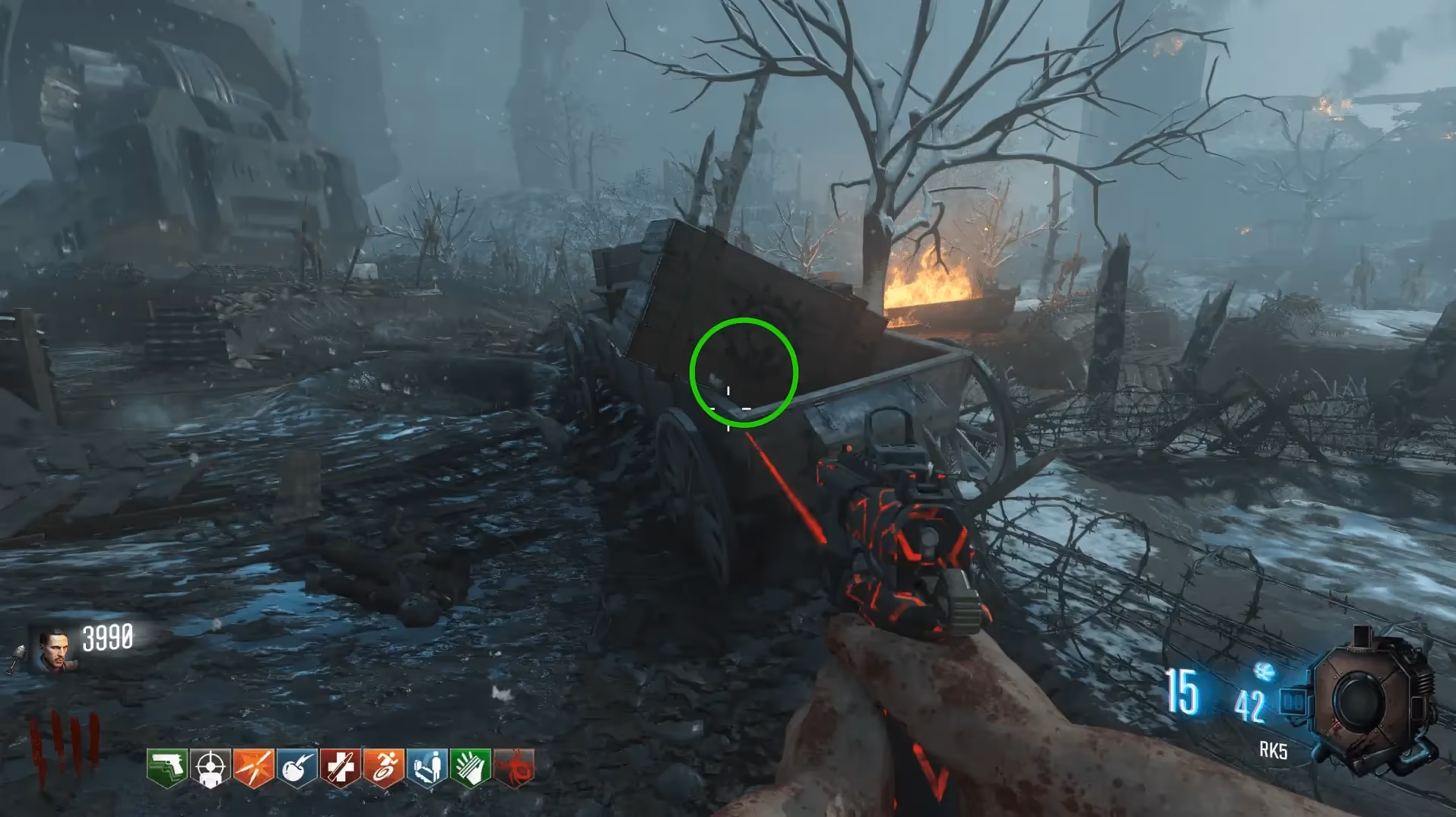The image size is (1456, 817).
Task: Select the Quick Revive perk icon
Action: point(427,768)
